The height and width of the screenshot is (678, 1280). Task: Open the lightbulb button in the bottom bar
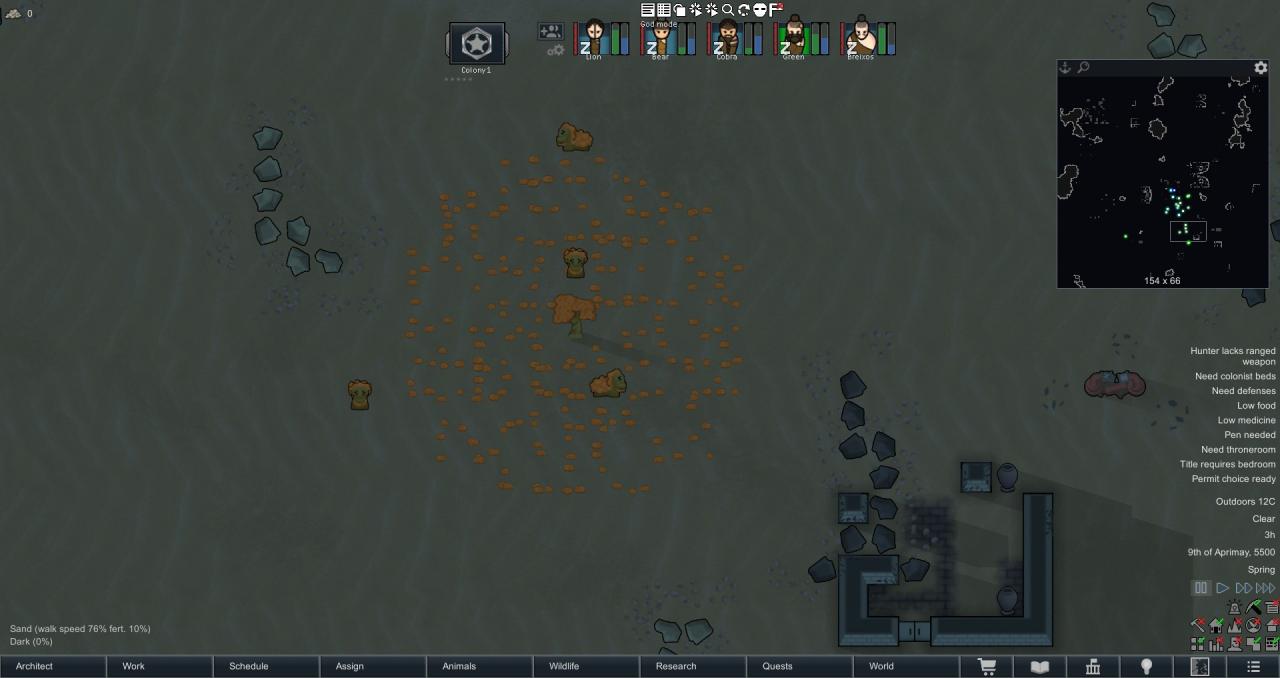point(1146,666)
